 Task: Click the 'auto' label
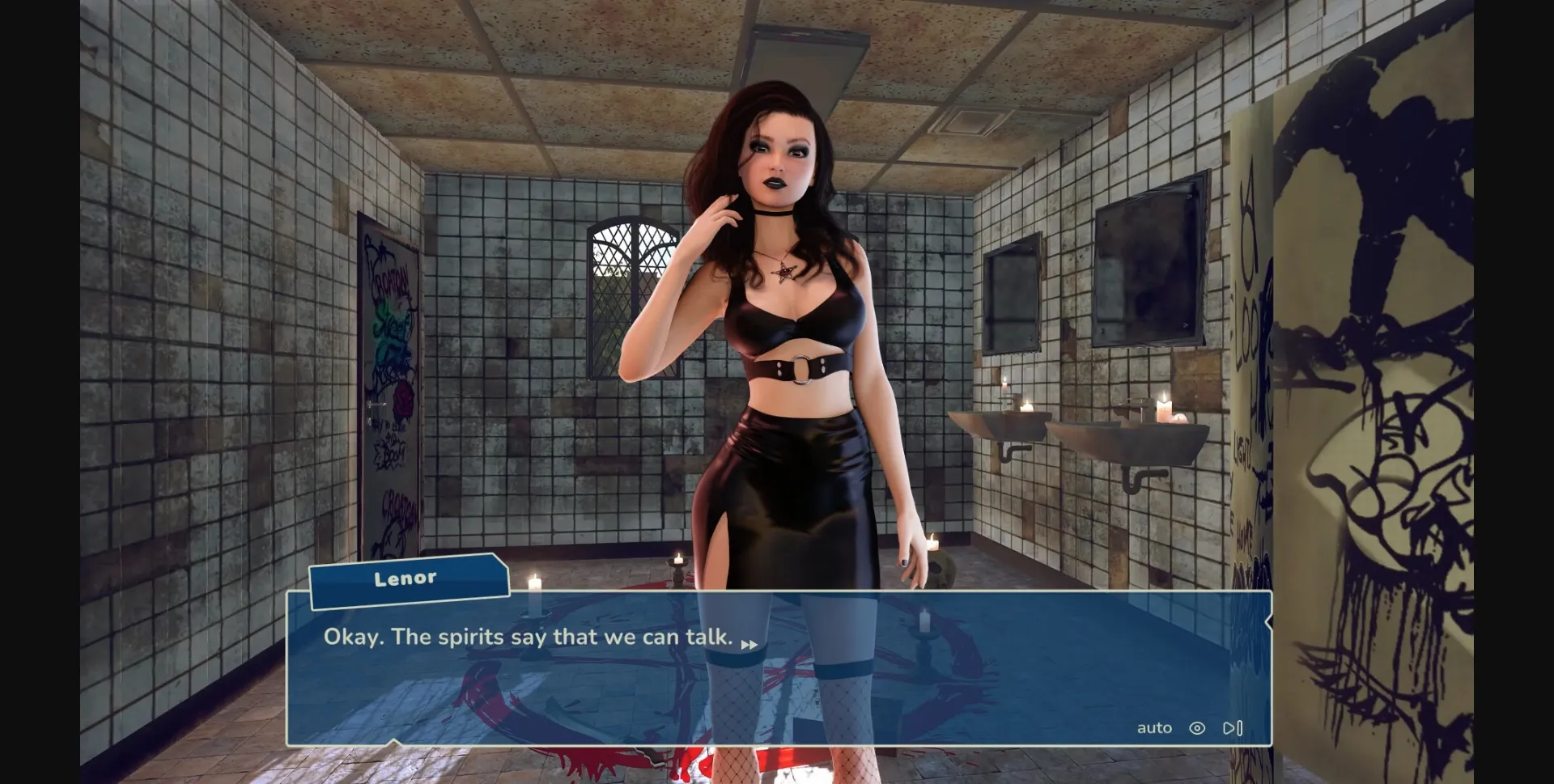(x=1155, y=727)
